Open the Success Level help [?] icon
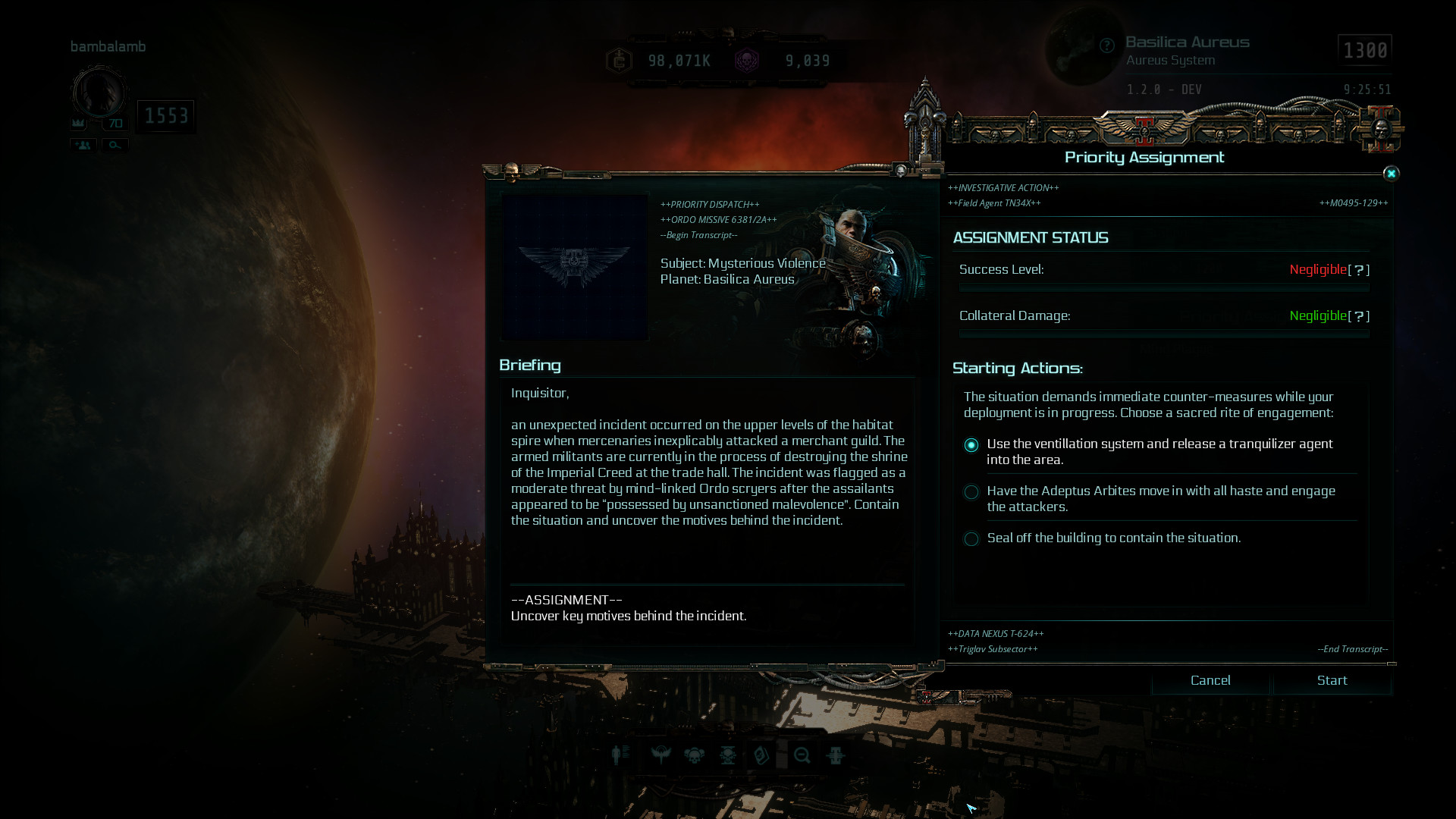Viewport: 1456px width, 819px height. click(1359, 270)
